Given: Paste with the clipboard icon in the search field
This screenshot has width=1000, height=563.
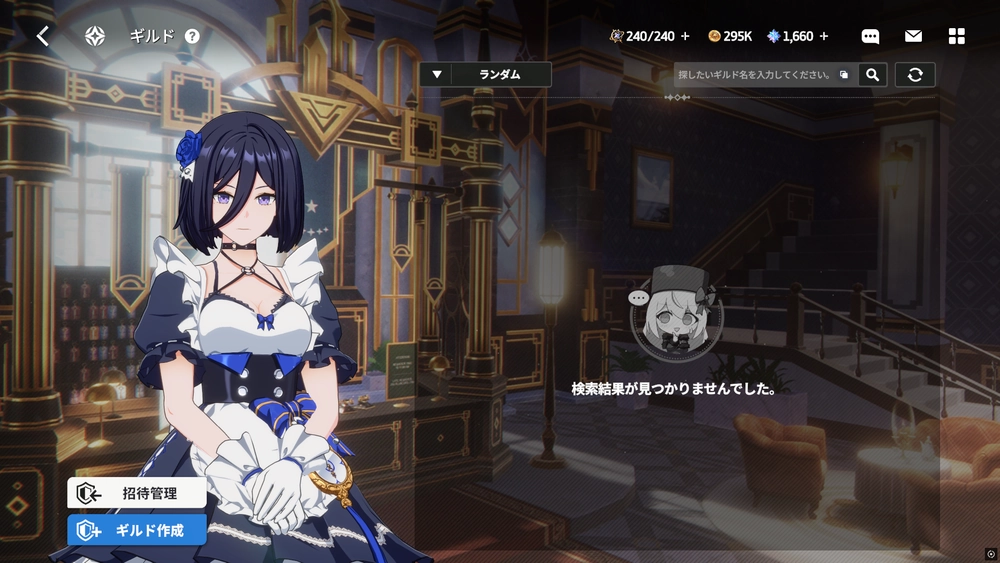Looking at the screenshot, I should (x=844, y=75).
